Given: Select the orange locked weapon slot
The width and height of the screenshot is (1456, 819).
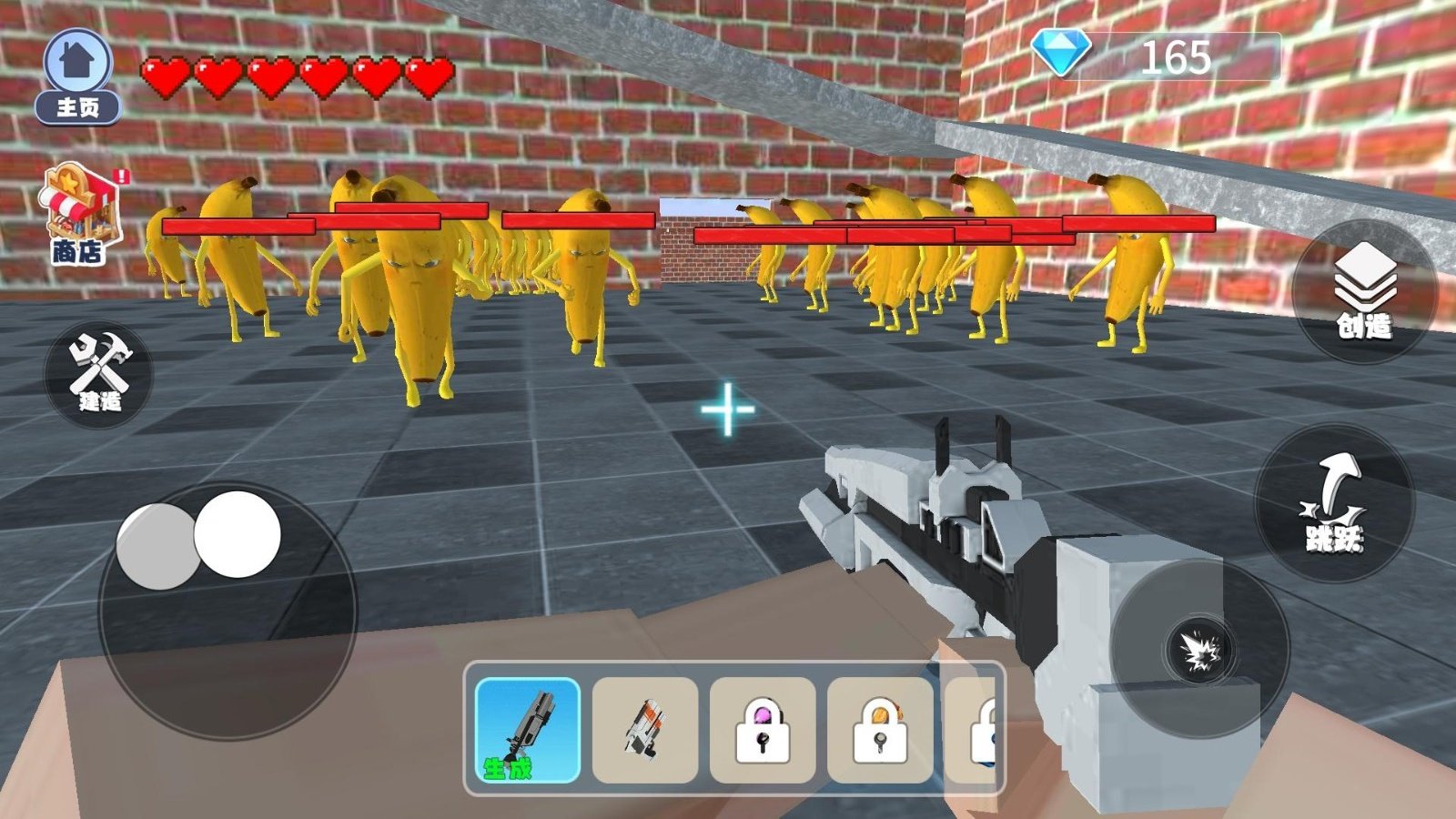Looking at the screenshot, I should point(880,730).
